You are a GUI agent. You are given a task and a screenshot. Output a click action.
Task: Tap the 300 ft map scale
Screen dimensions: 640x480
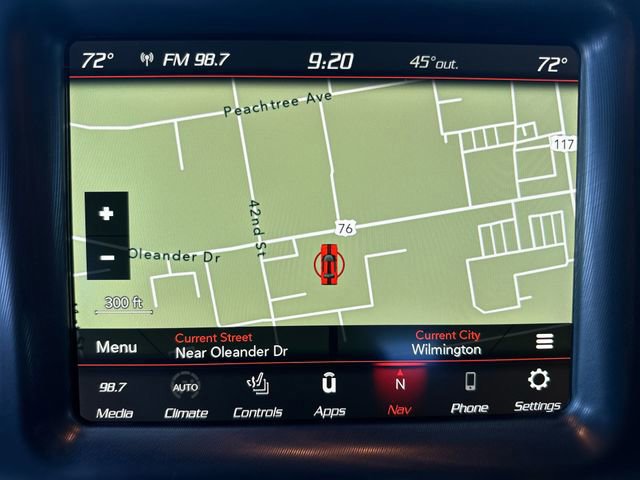pyautogui.click(x=123, y=304)
